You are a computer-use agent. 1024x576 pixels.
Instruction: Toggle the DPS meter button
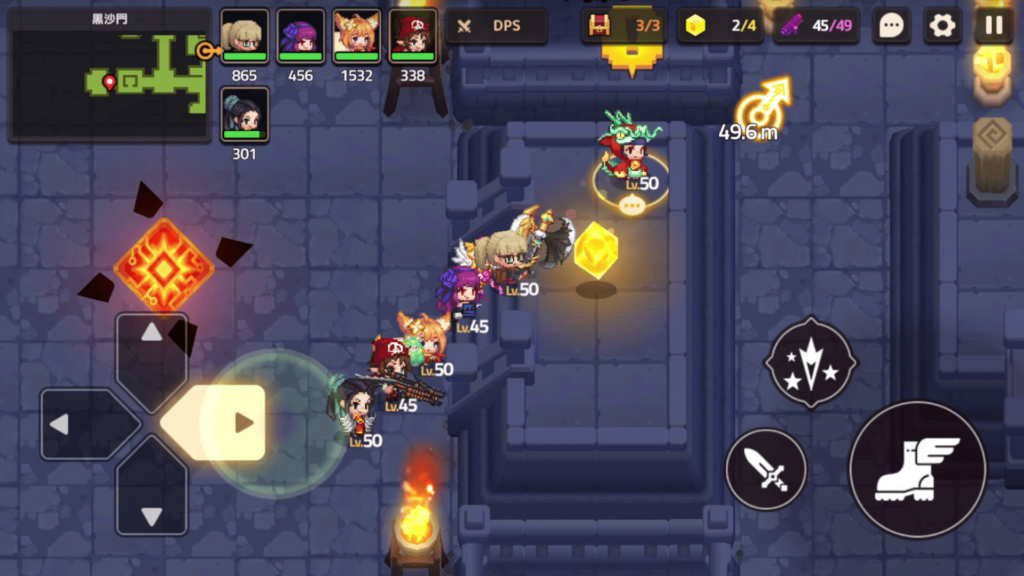click(x=496, y=26)
